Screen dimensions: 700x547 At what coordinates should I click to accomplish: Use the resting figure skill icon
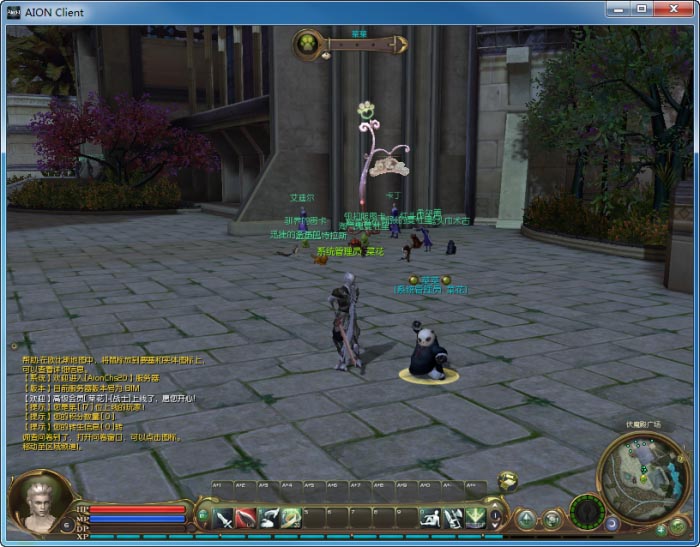point(429,517)
